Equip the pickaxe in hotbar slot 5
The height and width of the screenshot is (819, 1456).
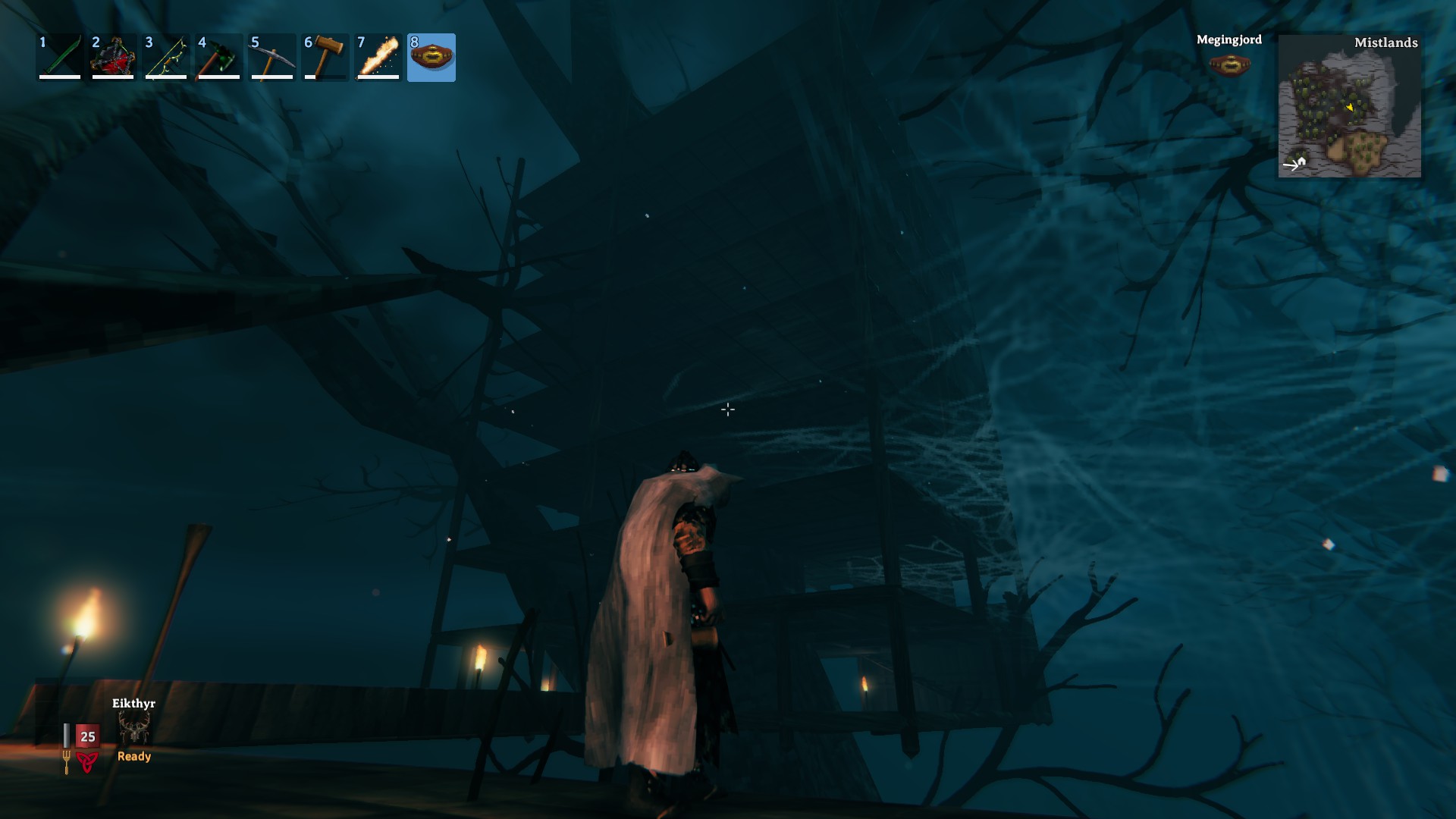[272, 57]
